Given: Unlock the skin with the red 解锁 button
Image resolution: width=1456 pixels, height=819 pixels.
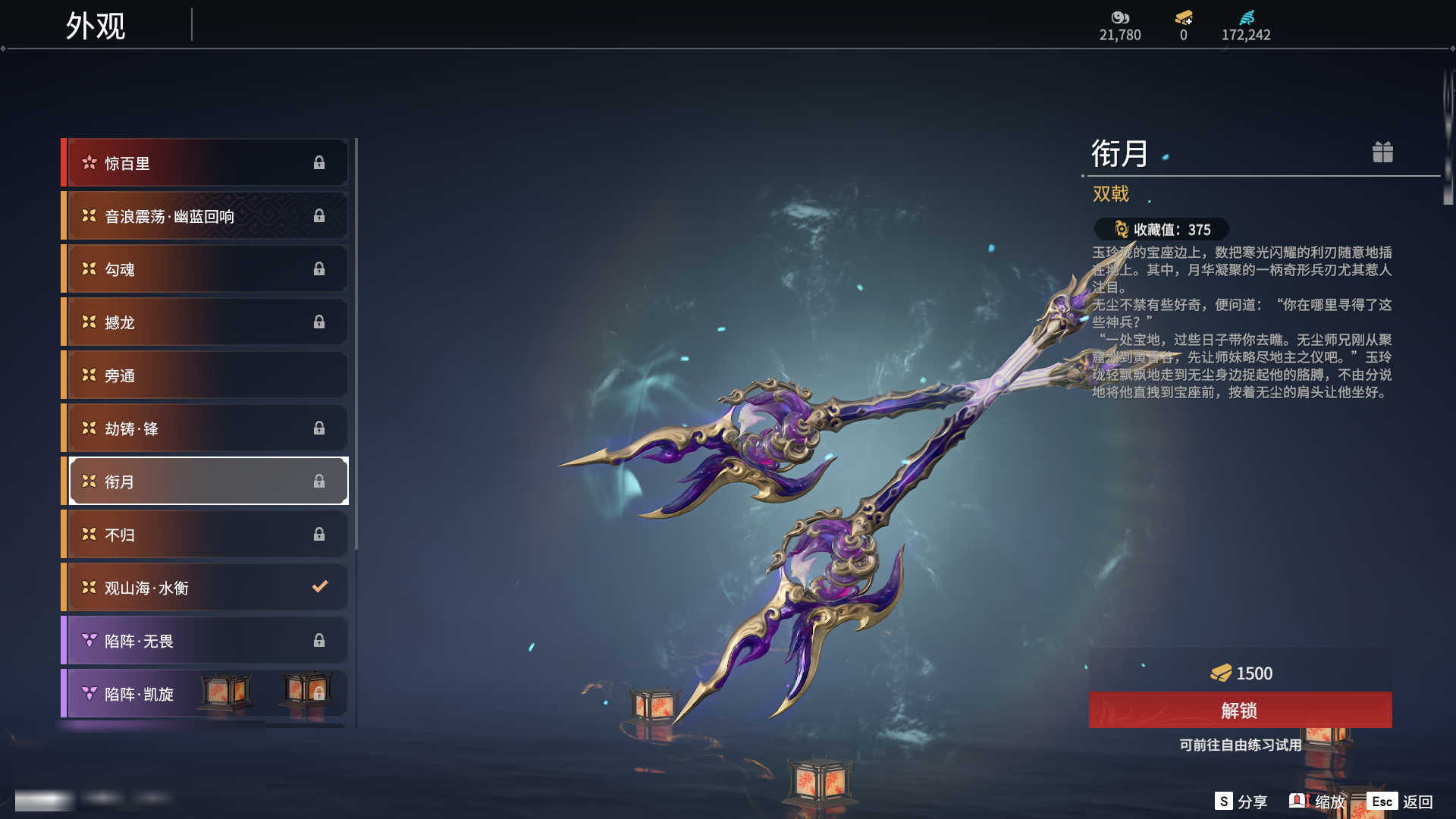Looking at the screenshot, I should (1240, 711).
